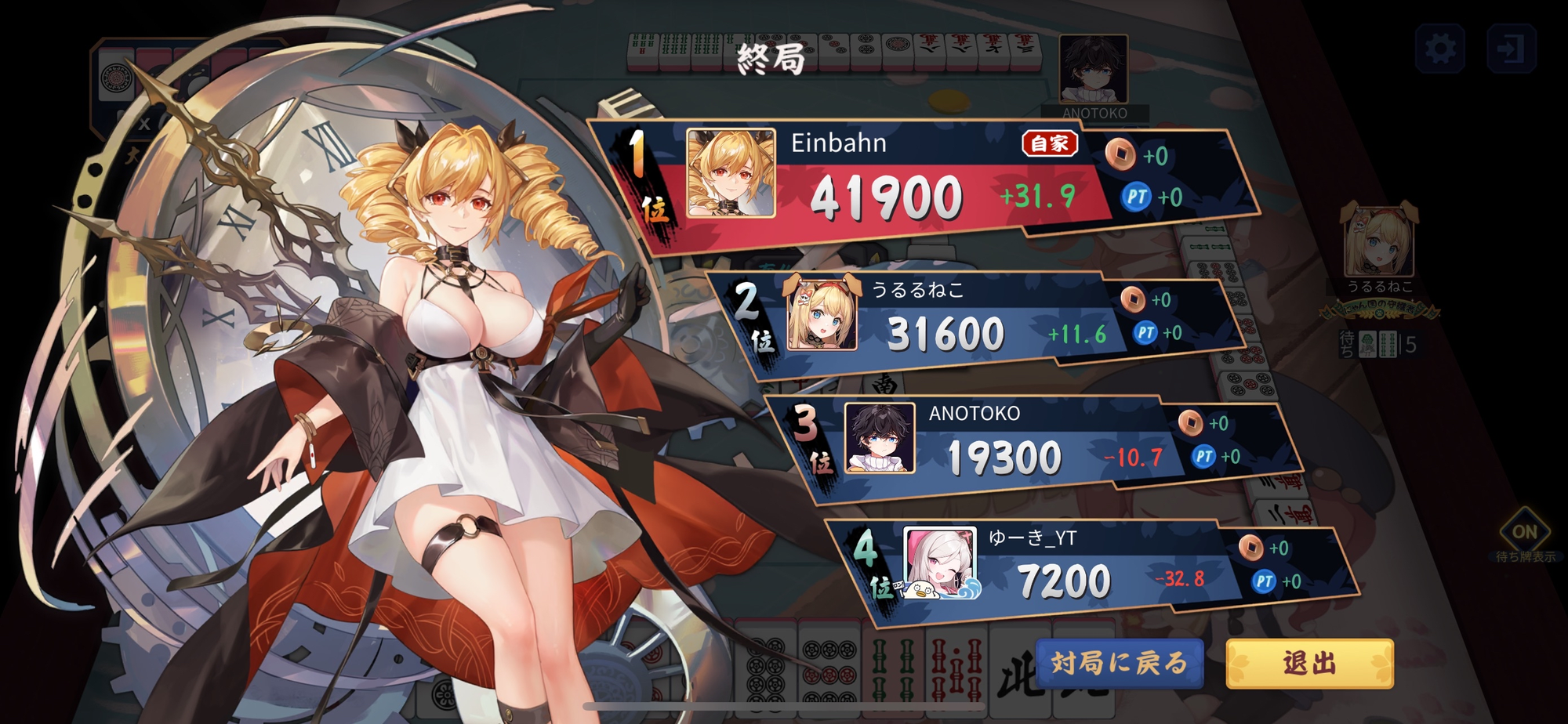View the うるるねこ opponent avatar on right
This screenshot has height=724, width=1568.
point(1379,241)
